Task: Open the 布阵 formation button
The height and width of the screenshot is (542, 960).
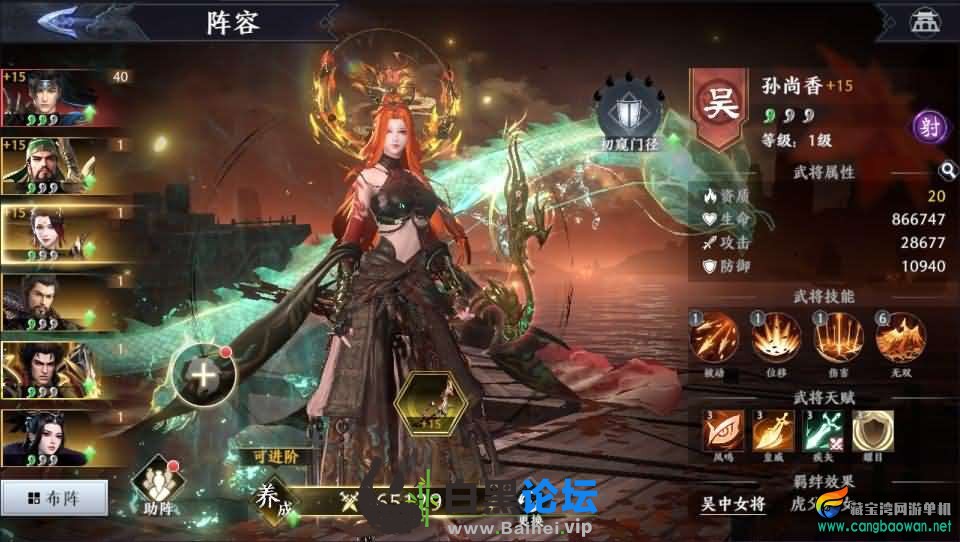Action: coord(53,497)
